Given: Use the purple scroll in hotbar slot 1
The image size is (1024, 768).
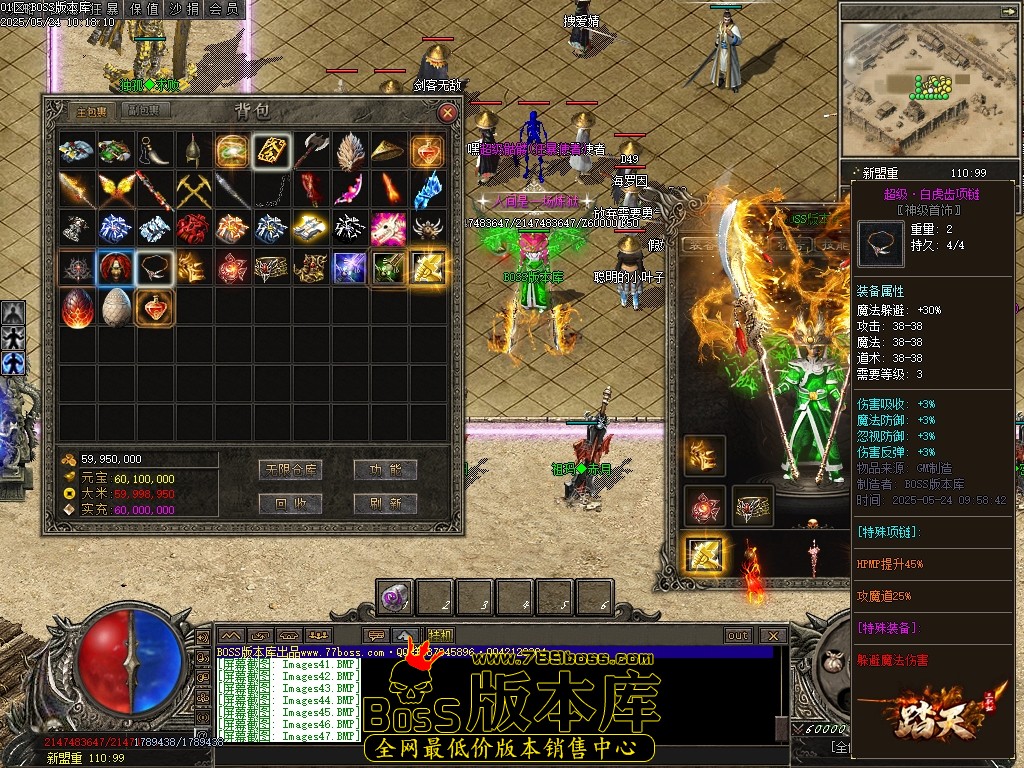Looking at the screenshot, I should [394, 598].
